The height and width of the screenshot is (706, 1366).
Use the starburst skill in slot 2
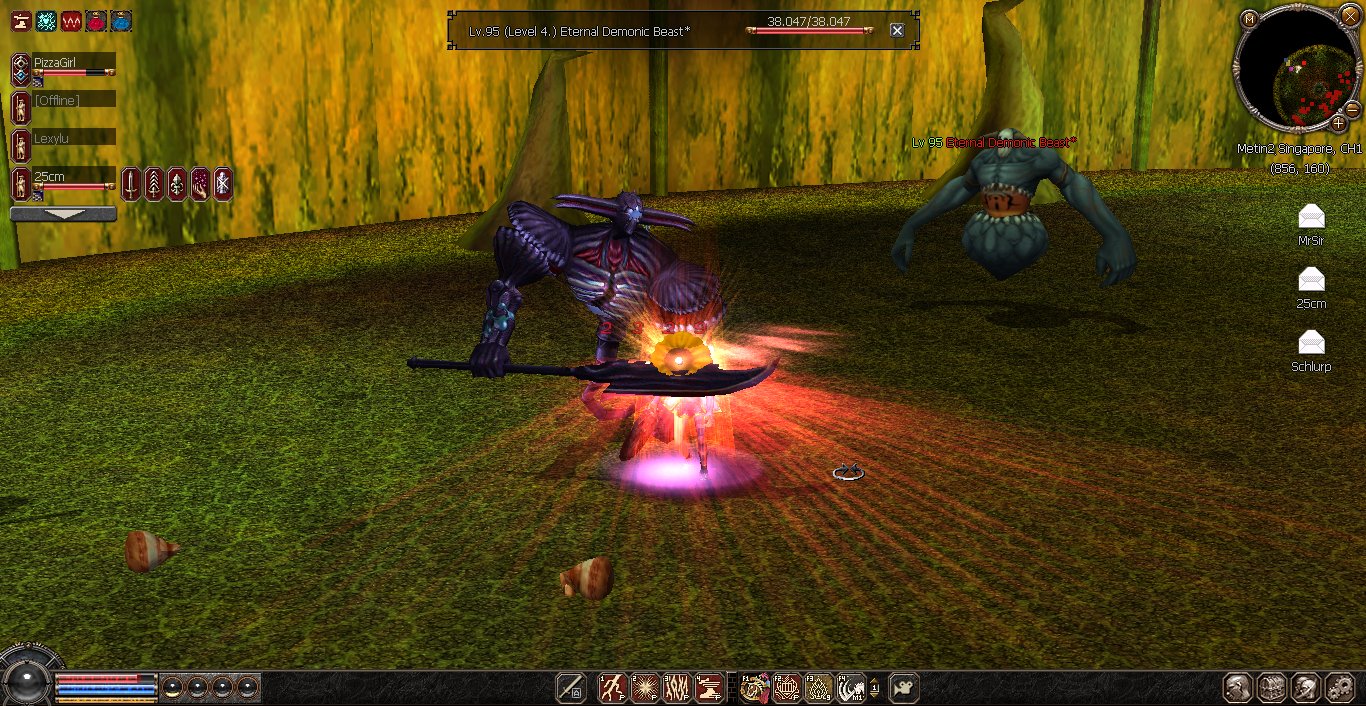pyautogui.click(x=645, y=688)
